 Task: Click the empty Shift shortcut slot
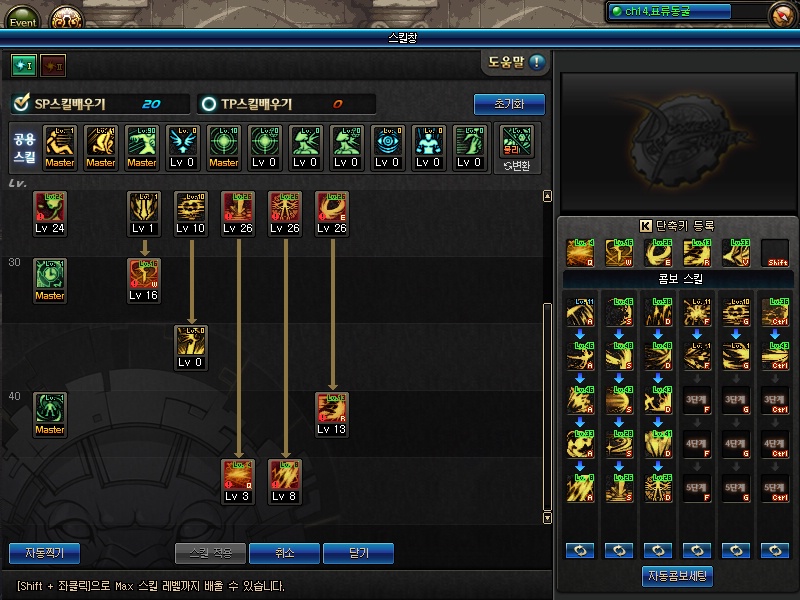tap(774, 253)
